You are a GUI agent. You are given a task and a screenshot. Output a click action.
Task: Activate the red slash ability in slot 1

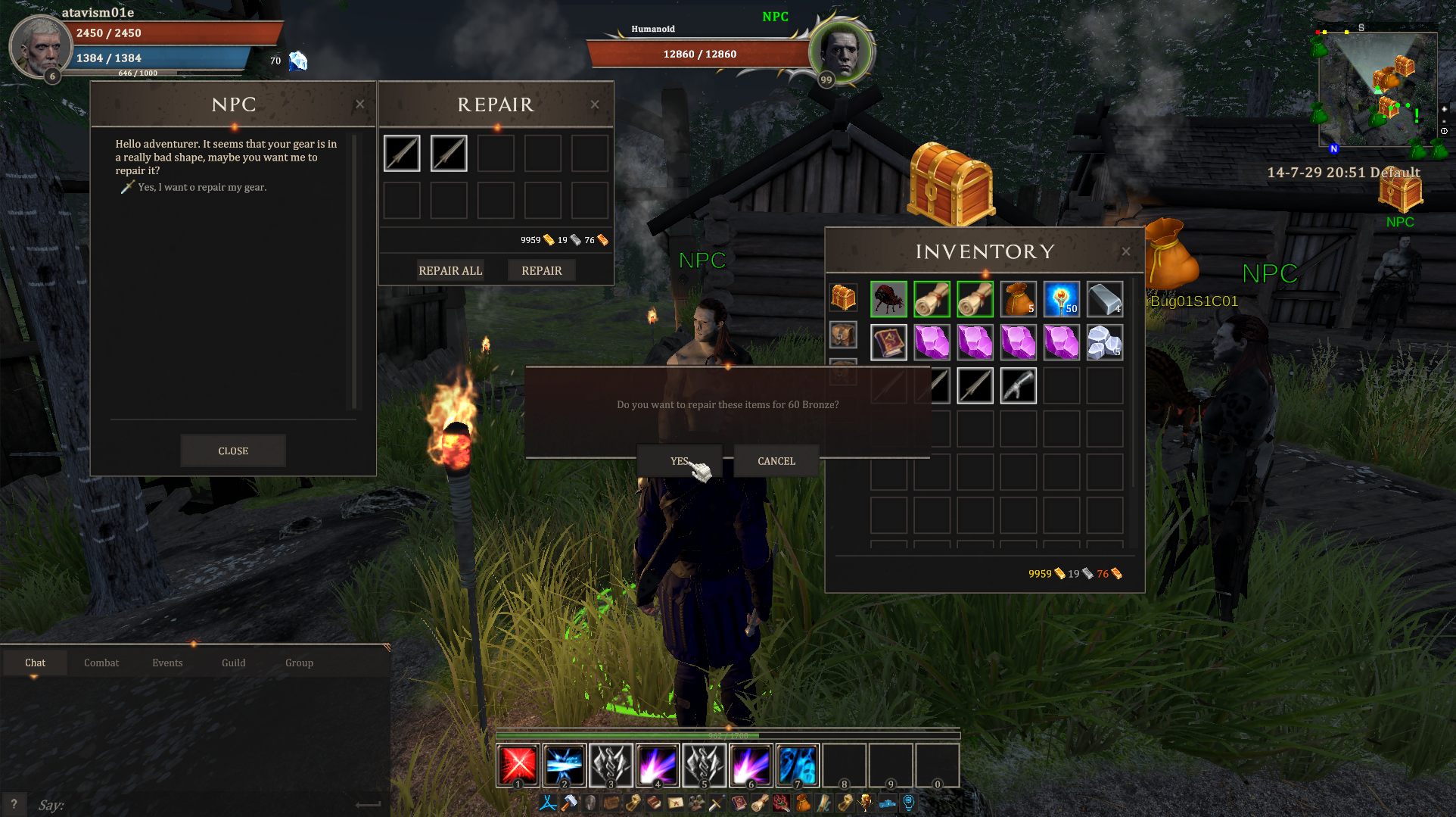518,765
